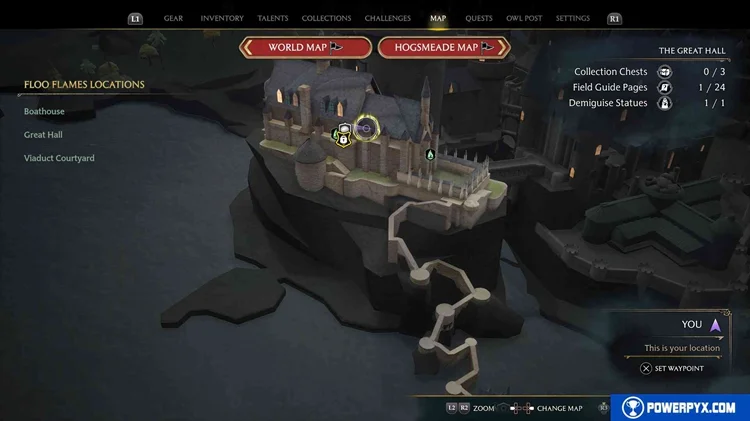Viewport: 750px width, 421px height.
Task: Click the isolated green Floo Flame marker
Action: click(x=430, y=154)
